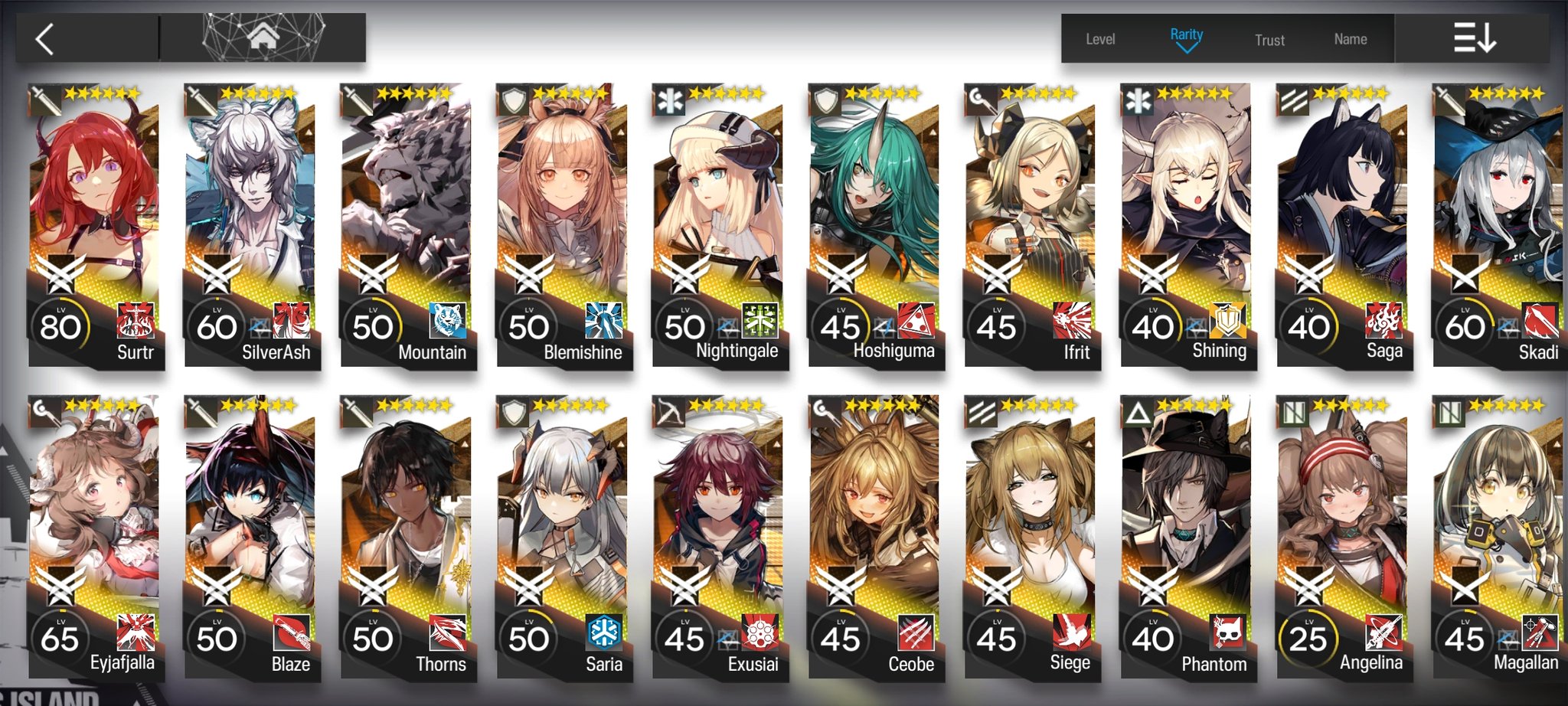The height and width of the screenshot is (706, 1568).
Task: Click Surtr's level 80 progress ring
Action: [x=63, y=325]
